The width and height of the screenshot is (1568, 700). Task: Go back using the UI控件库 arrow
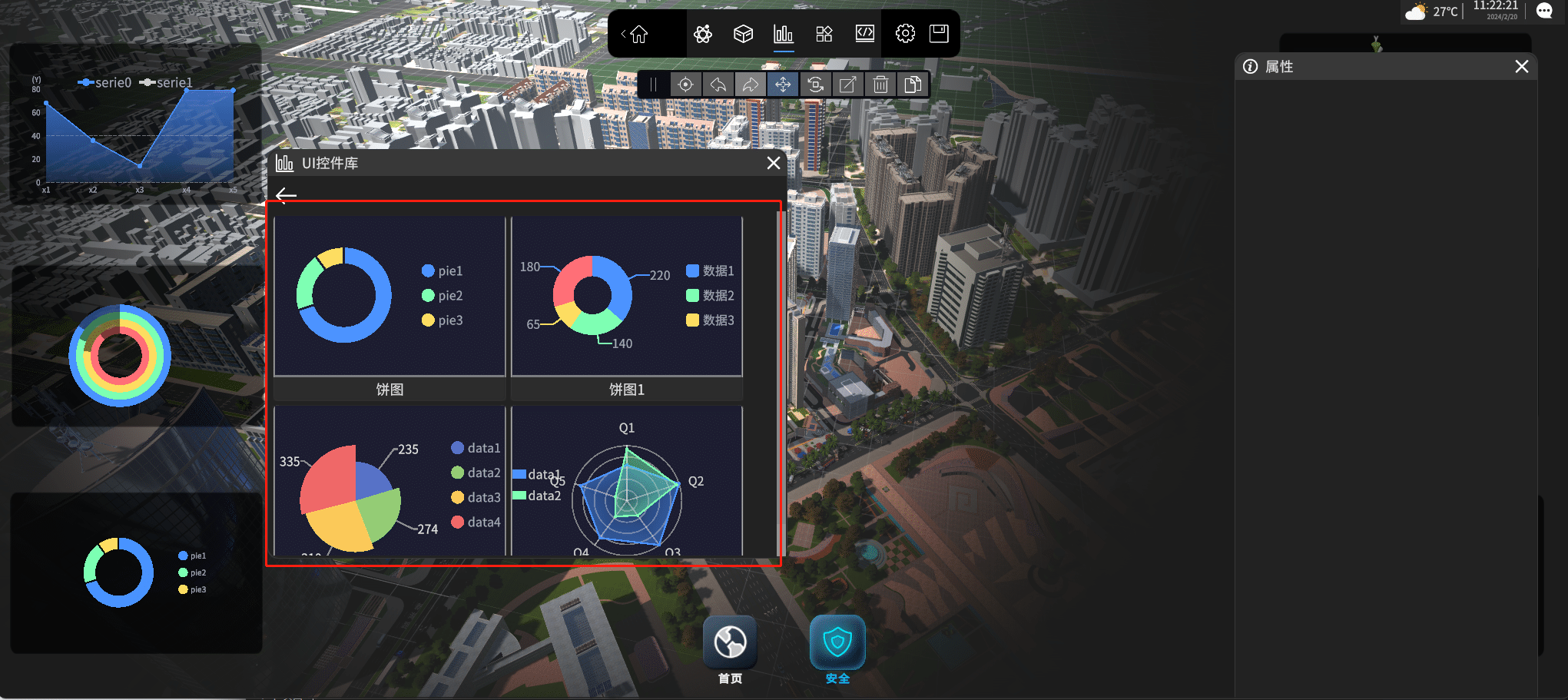click(x=286, y=195)
